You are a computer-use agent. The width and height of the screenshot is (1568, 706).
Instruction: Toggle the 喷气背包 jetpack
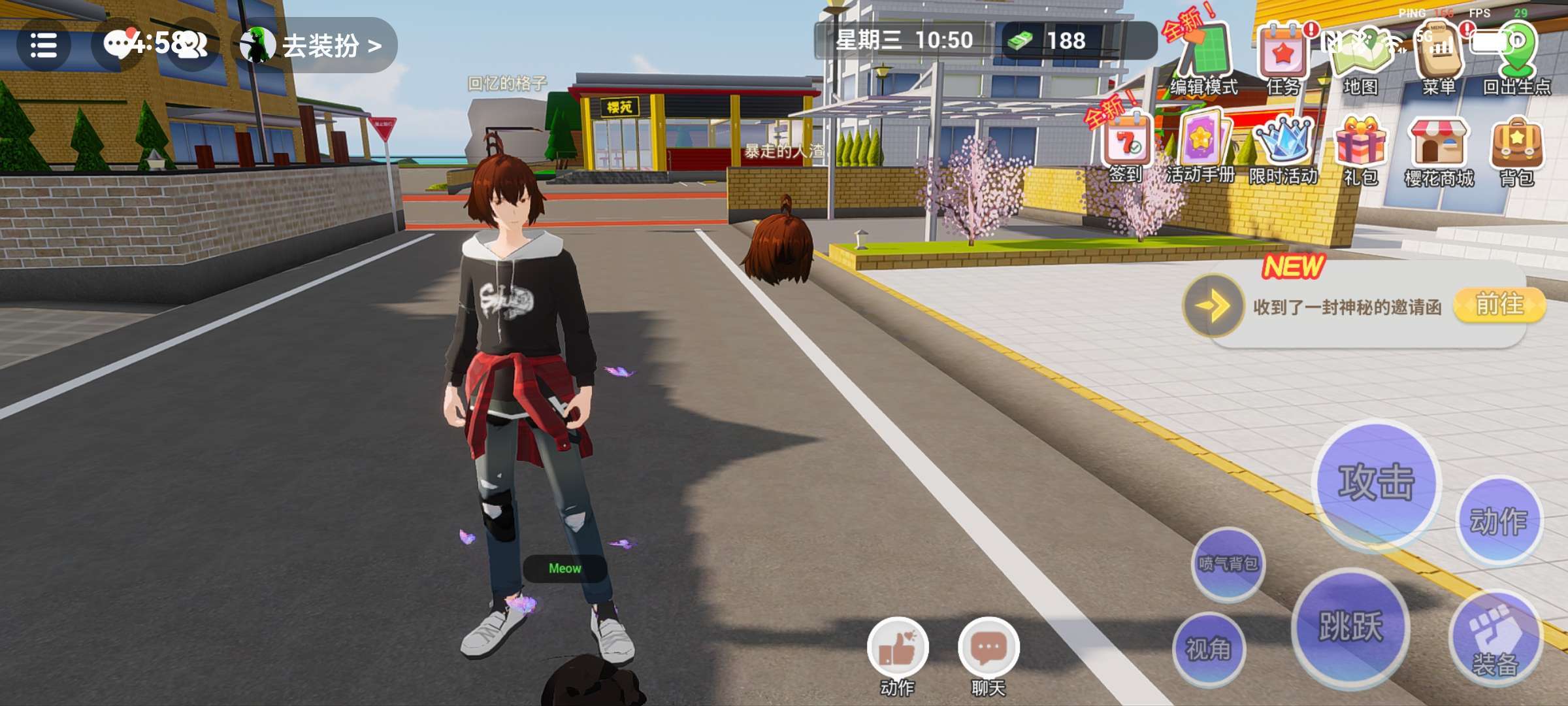(x=1228, y=563)
